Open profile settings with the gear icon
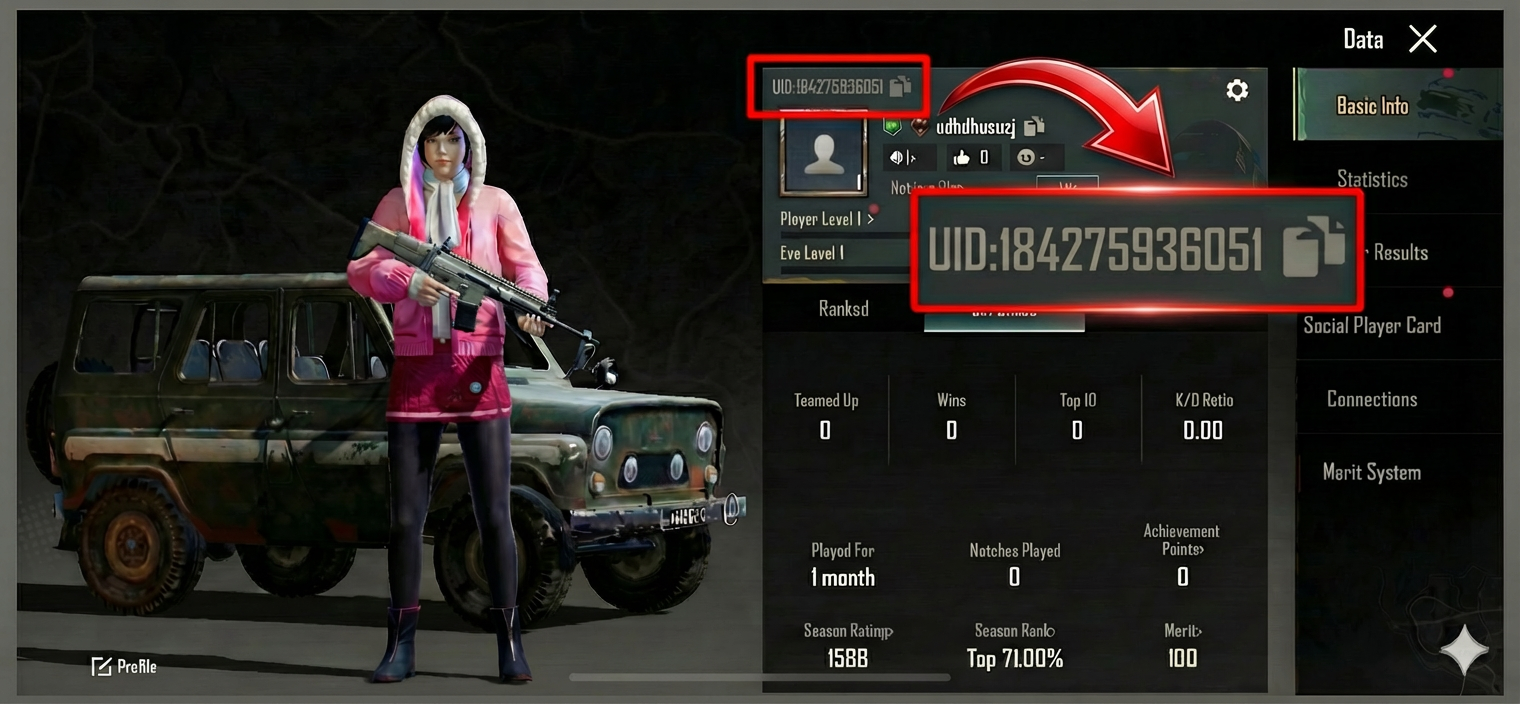 [1237, 91]
